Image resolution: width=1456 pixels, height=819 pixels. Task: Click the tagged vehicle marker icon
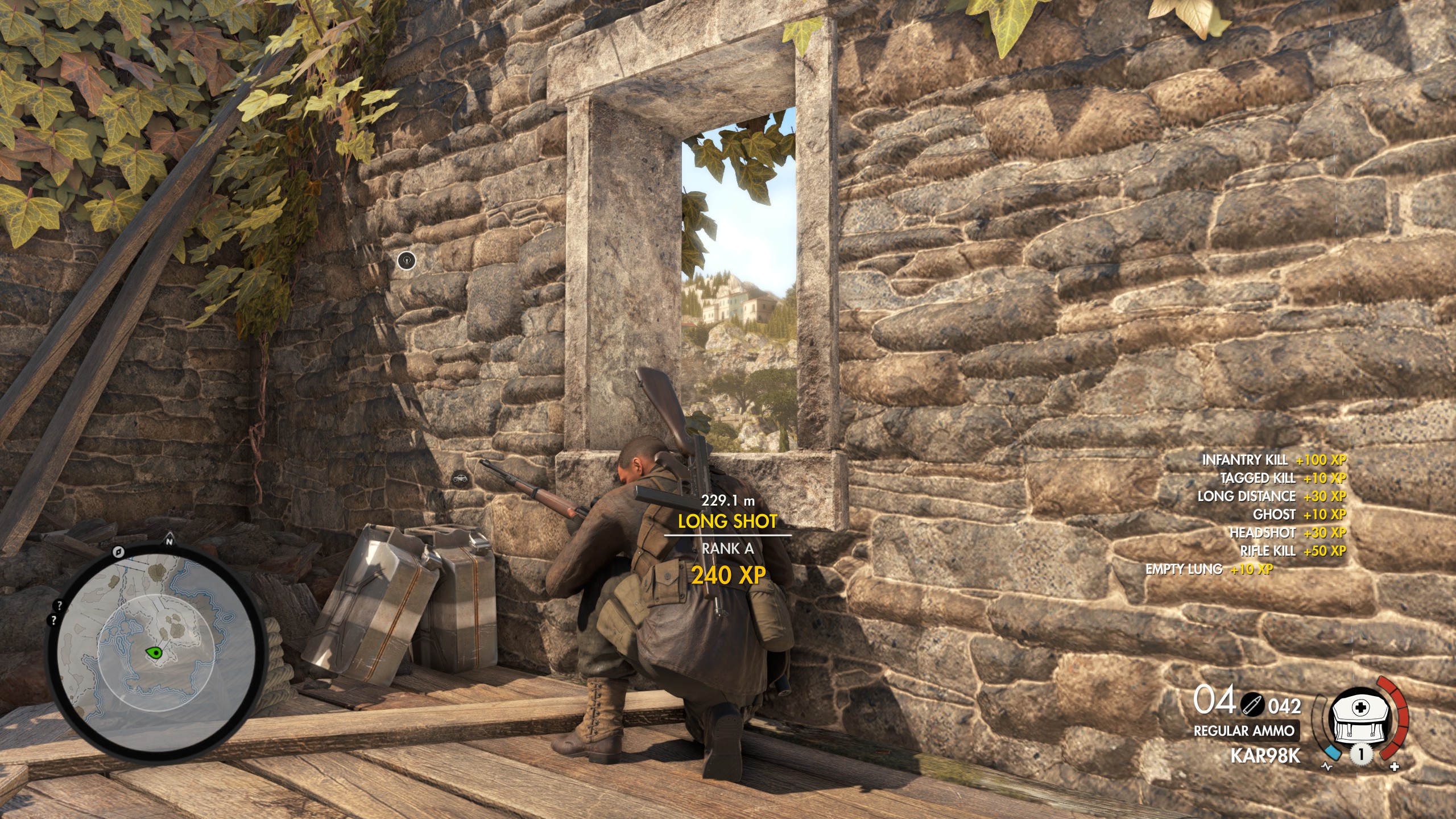(461, 479)
